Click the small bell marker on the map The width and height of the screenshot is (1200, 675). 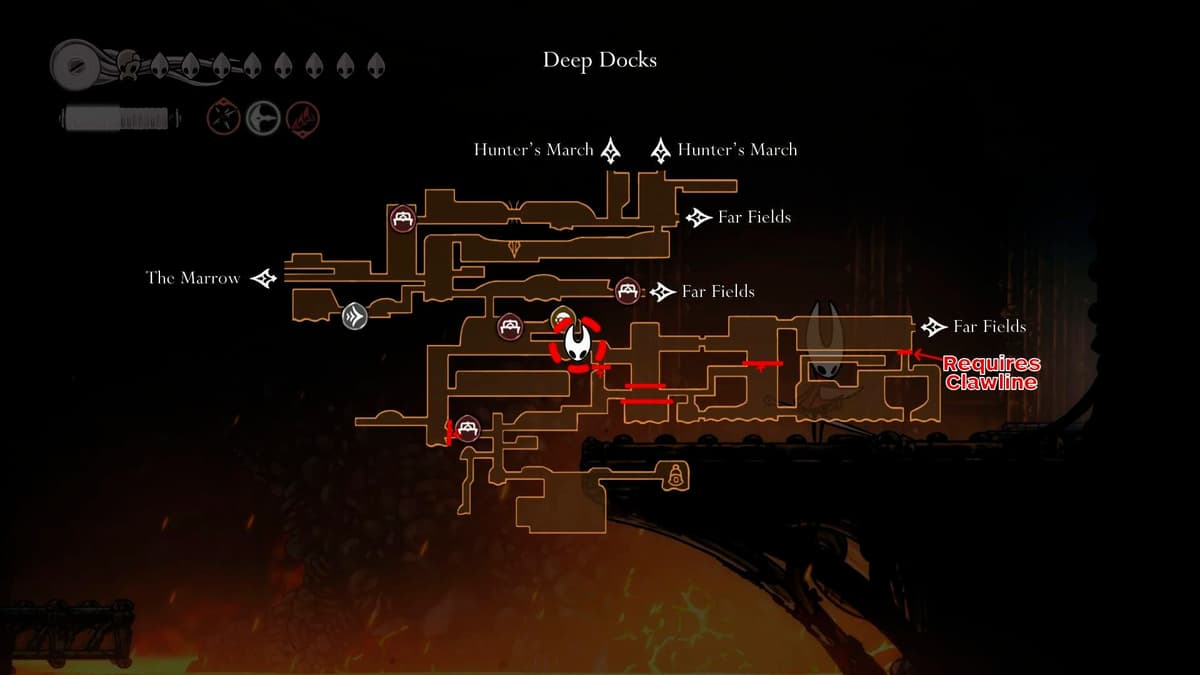(x=676, y=475)
